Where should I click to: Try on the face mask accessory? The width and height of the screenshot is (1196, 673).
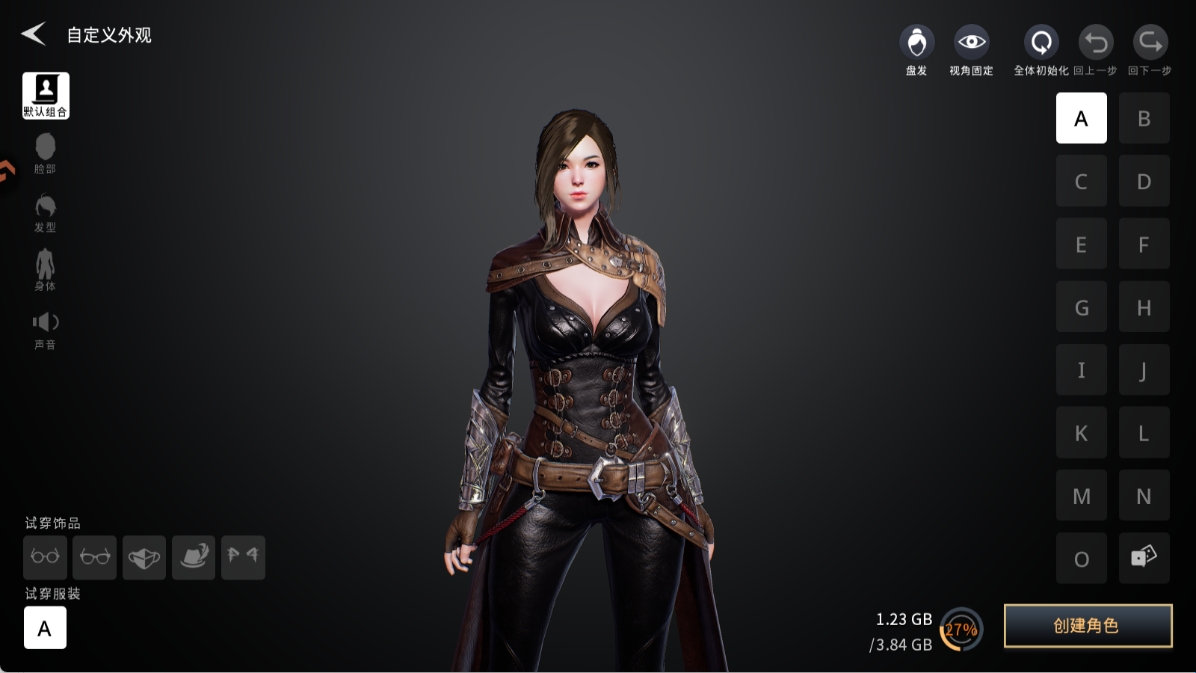[x=144, y=558]
